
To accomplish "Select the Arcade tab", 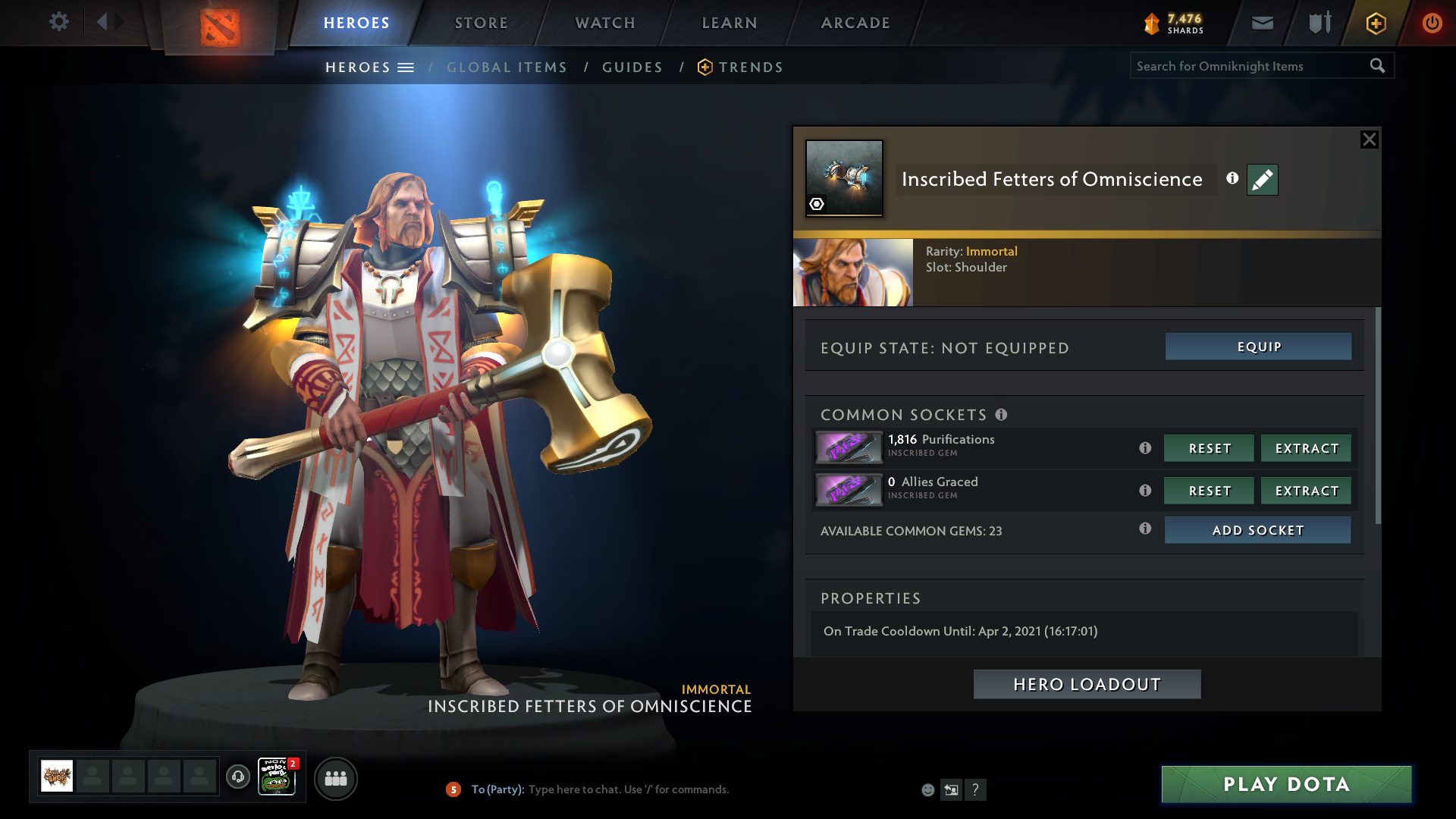I will [855, 23].
